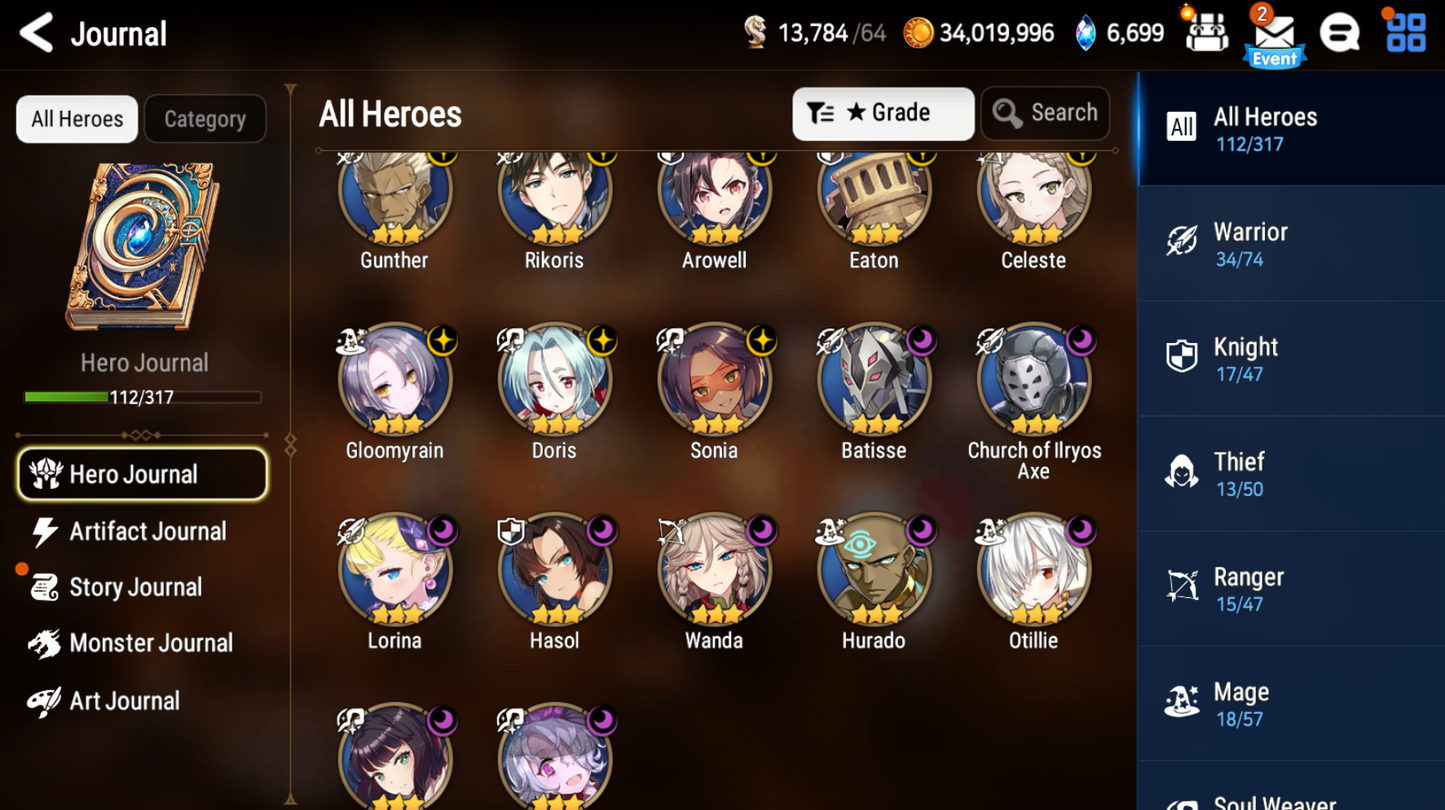The image size is (1445, 810).
Task: Select the Warrior class filter icon
Action: [1183, 240]
